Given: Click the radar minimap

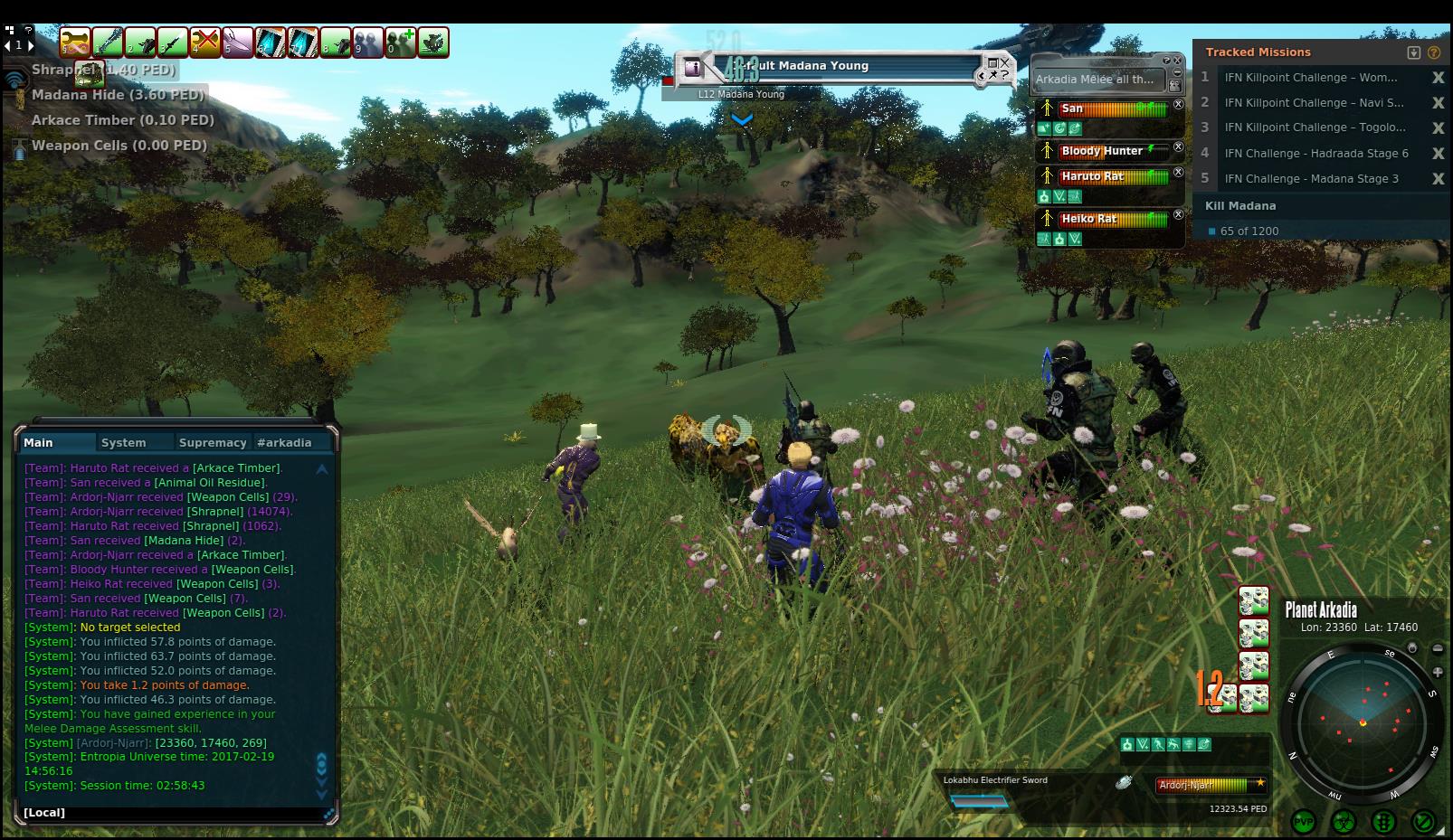Looking at the screenshot, I should [1362, 722].
